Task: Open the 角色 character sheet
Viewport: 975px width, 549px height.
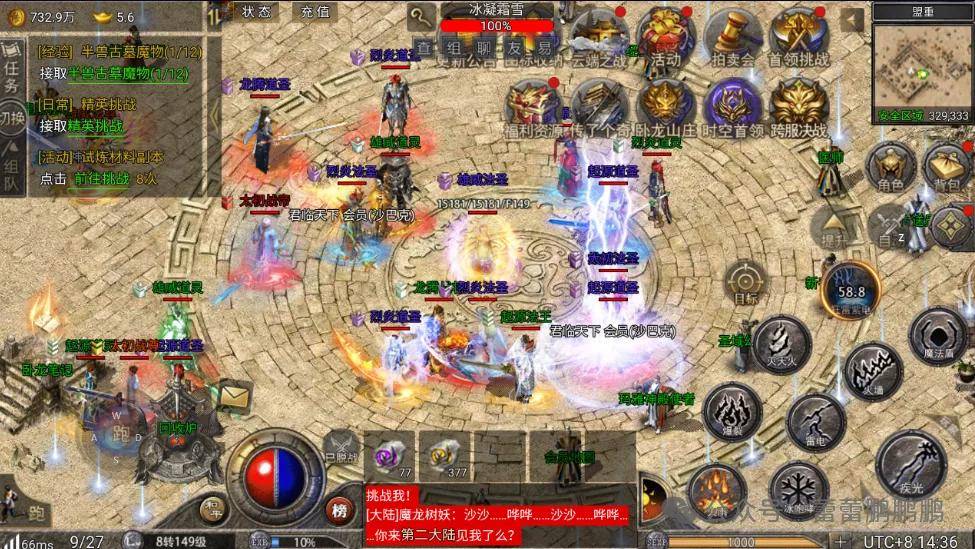Action: [x=890, y=165]
